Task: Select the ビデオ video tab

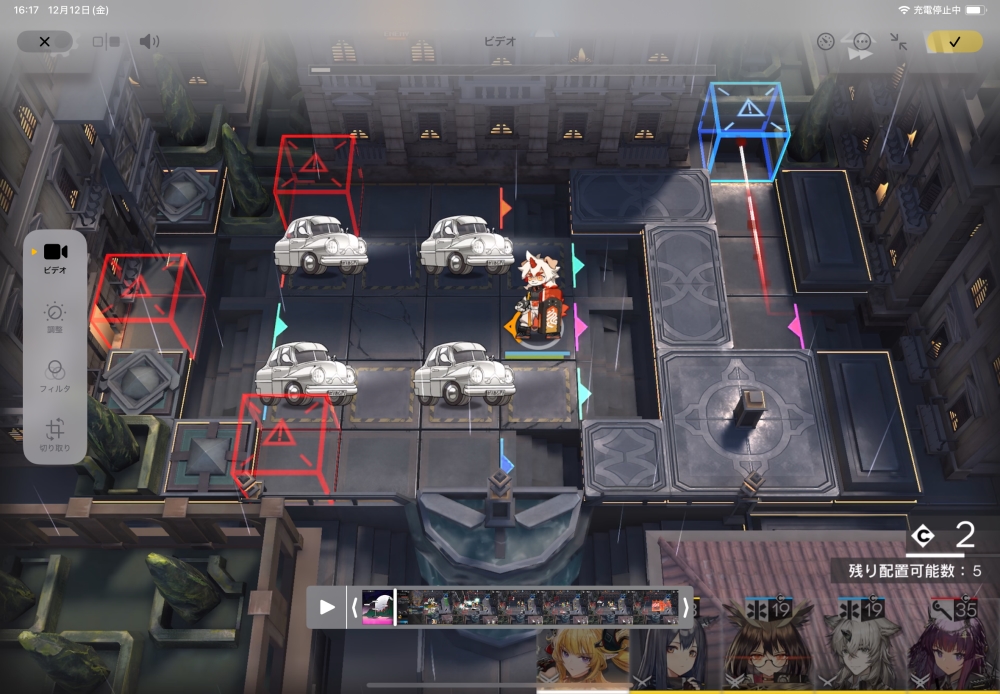Action: click(55, 257)
